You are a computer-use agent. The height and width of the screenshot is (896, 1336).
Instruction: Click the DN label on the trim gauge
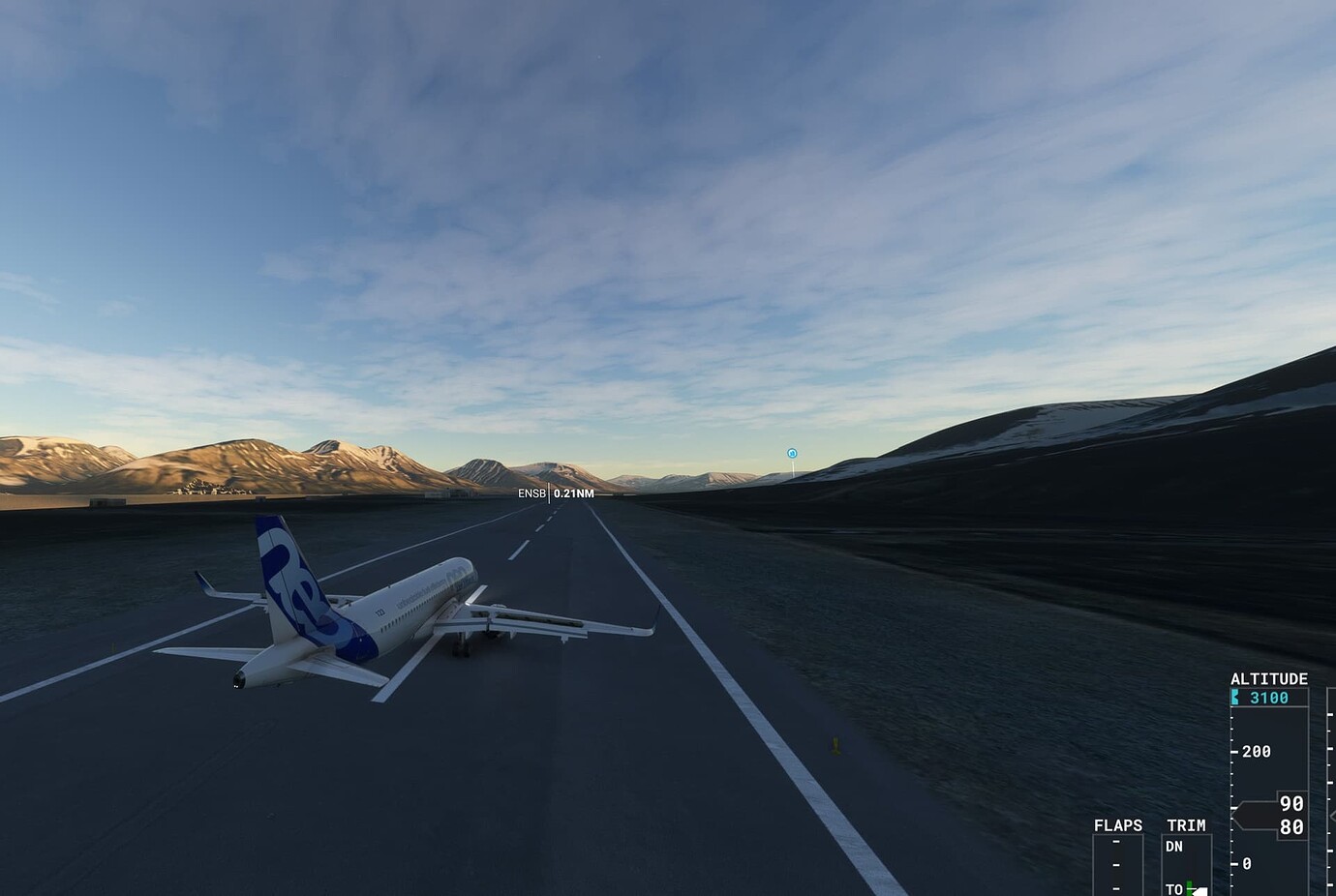click(x=1174, y=846)
